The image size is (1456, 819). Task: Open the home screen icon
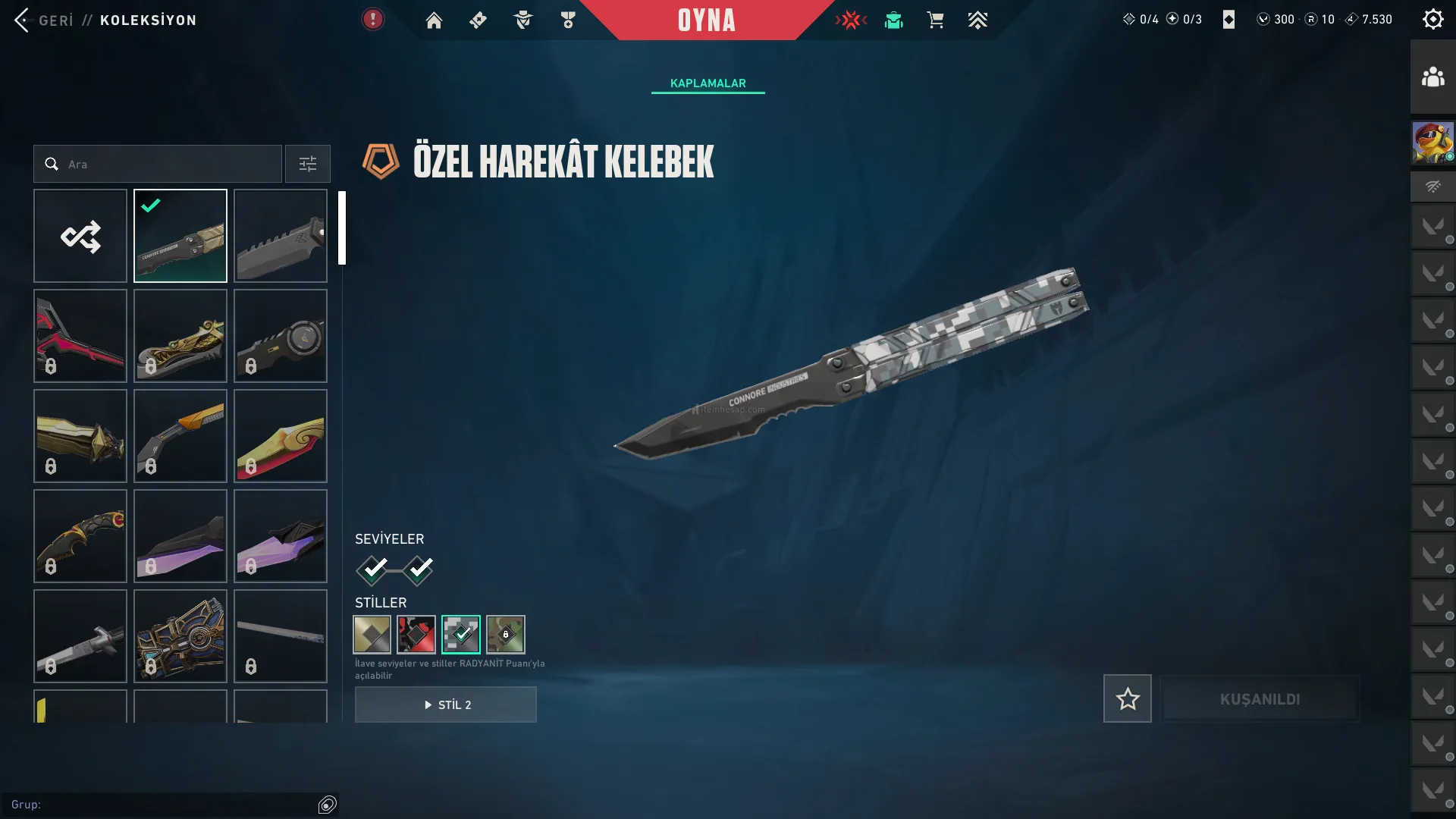click(434, 20)
